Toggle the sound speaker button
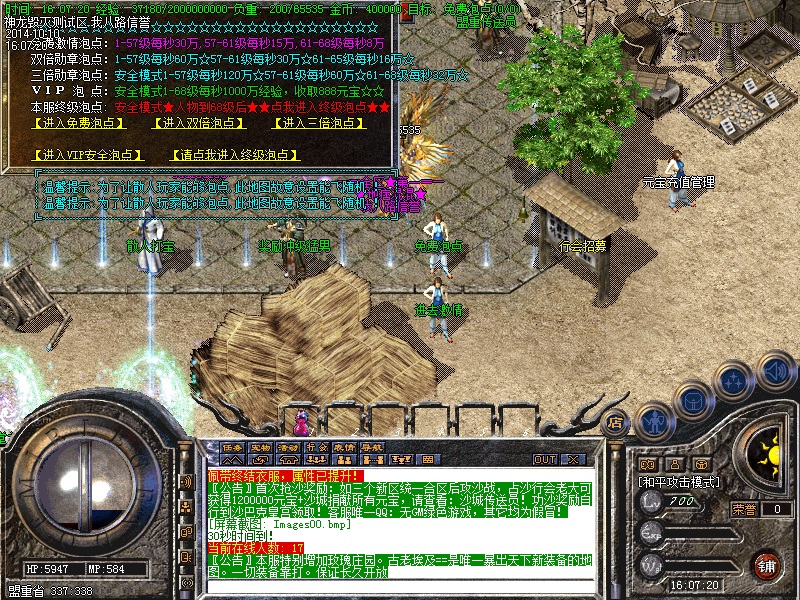 (776, 370)
